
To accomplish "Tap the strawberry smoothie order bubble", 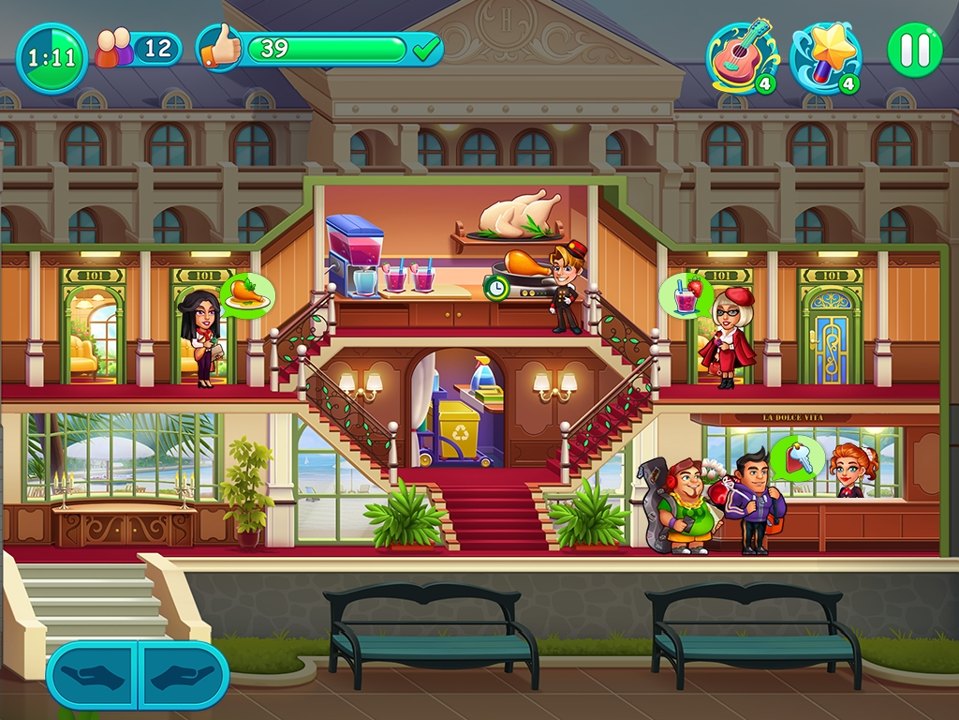I will click(684, 296).
